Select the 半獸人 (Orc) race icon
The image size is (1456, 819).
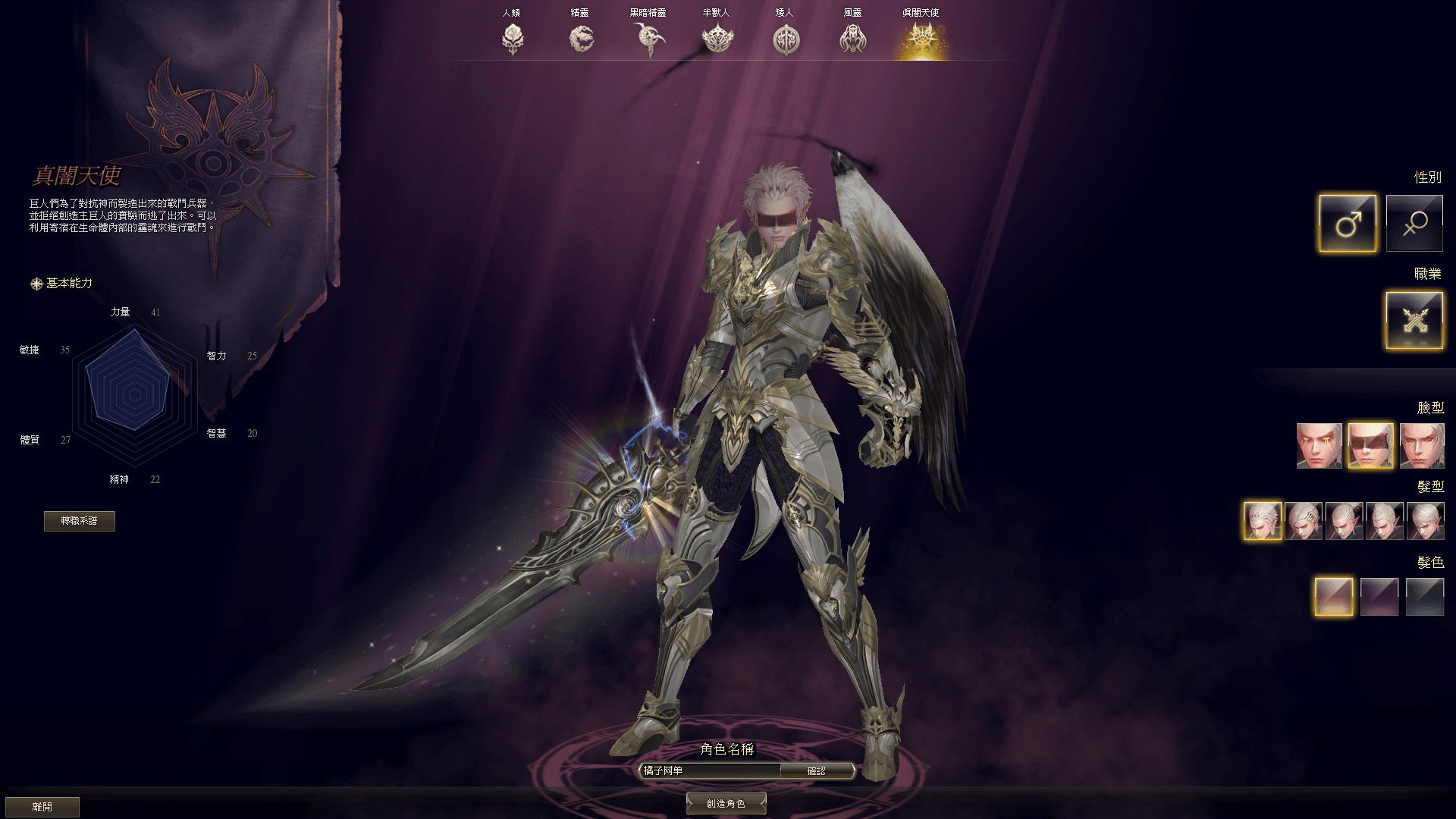click(717, 38)
